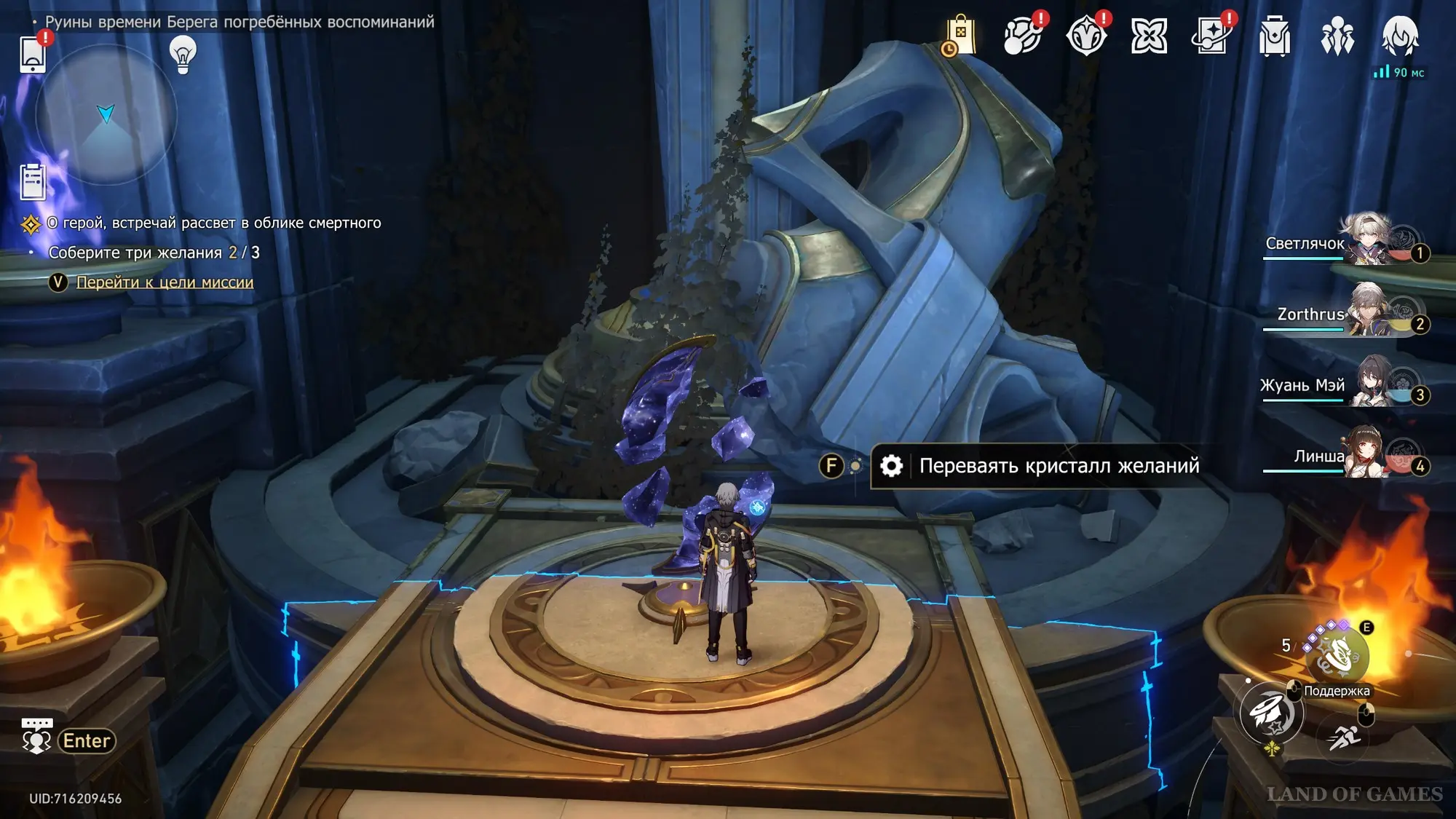The width and height of the screenshot is (1456, 819).
Task: Open the phone menu icon
Action: [33, 55]
